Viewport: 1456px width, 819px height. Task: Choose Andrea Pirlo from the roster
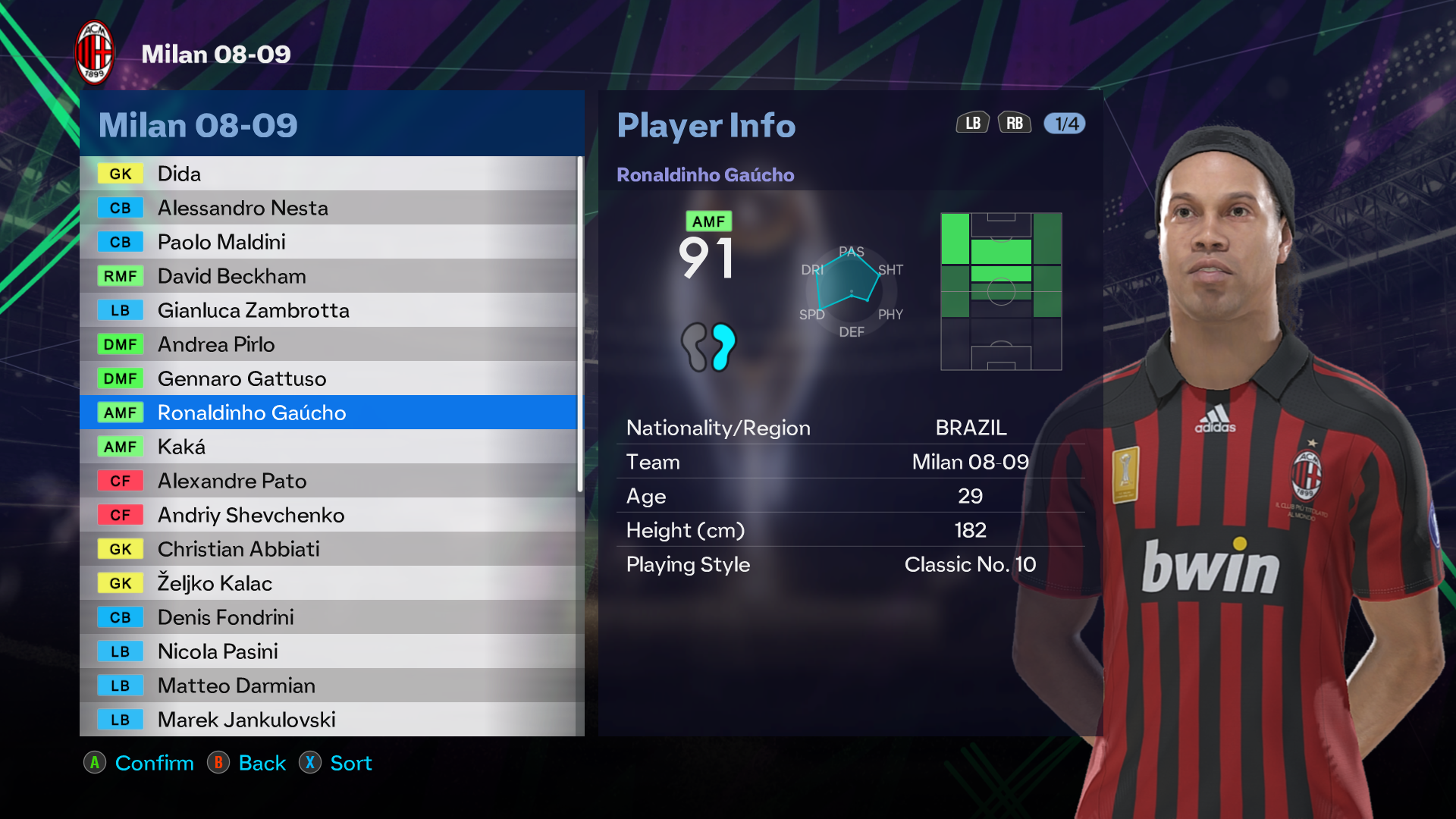click(328, 344)
